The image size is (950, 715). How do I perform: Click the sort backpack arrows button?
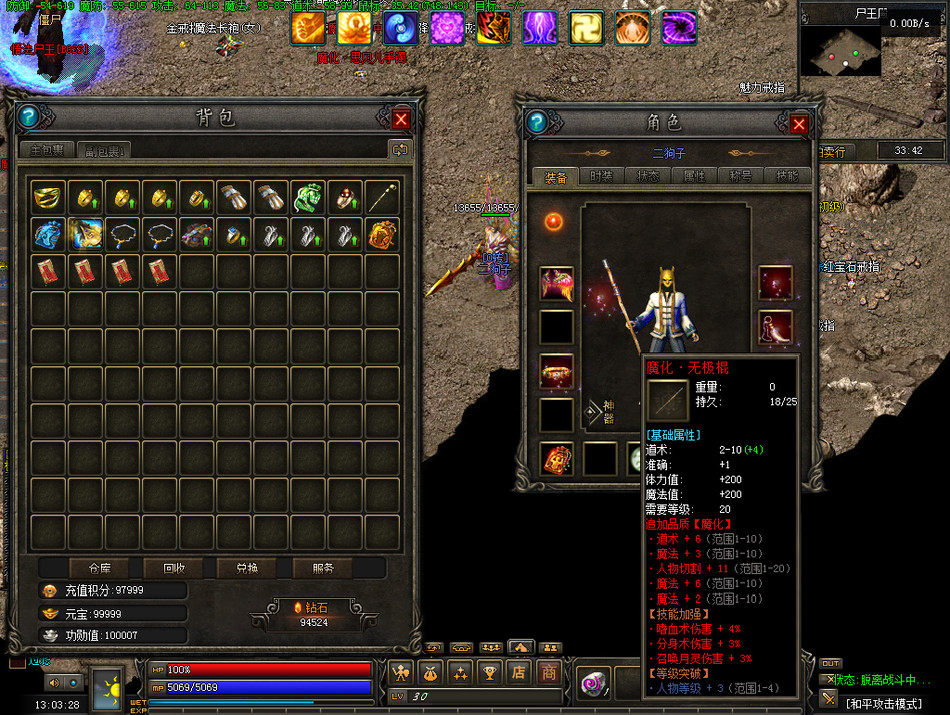(401, 150)
